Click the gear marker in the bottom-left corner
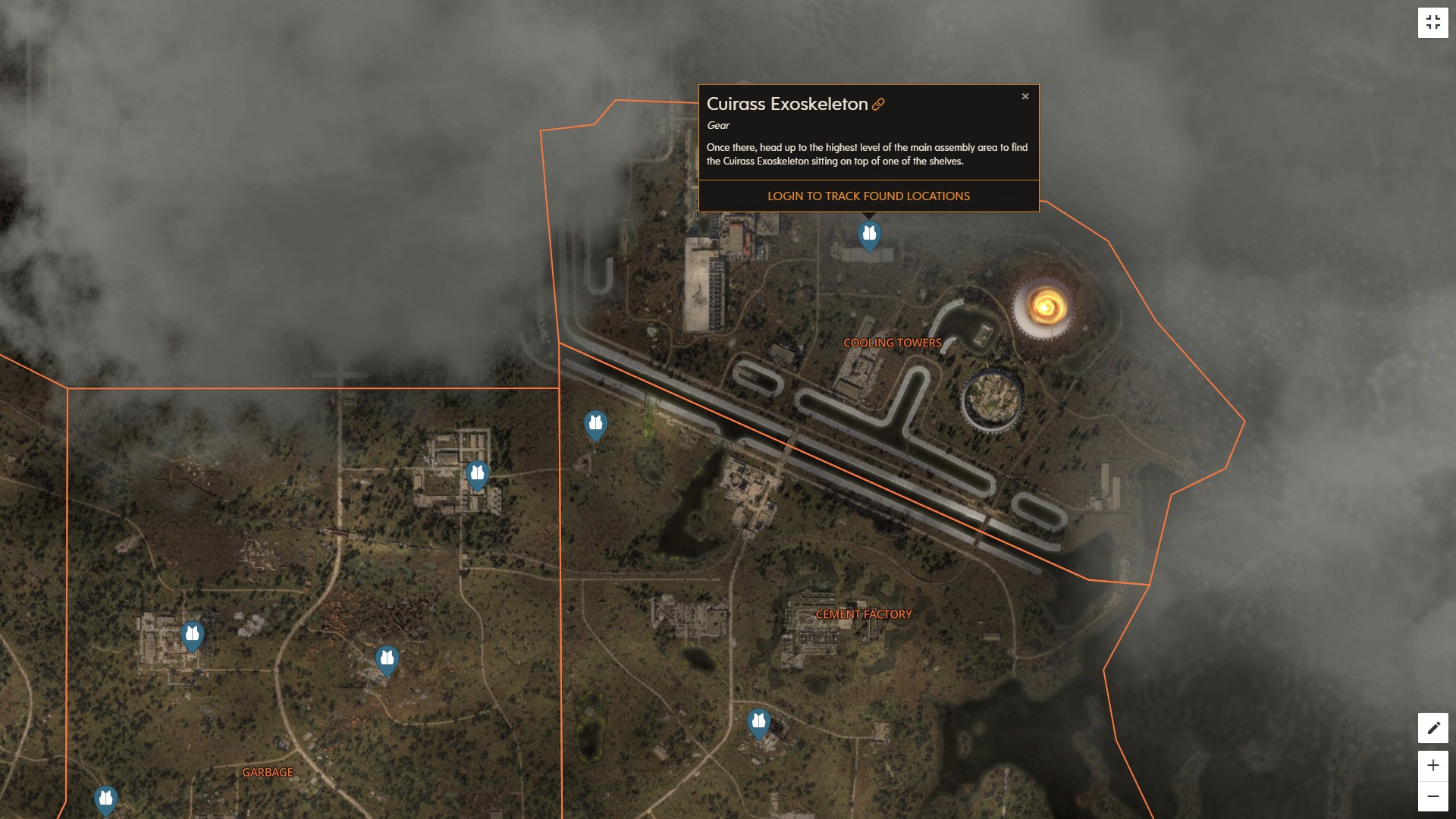The image size is (1456, 819). [106, 799]
